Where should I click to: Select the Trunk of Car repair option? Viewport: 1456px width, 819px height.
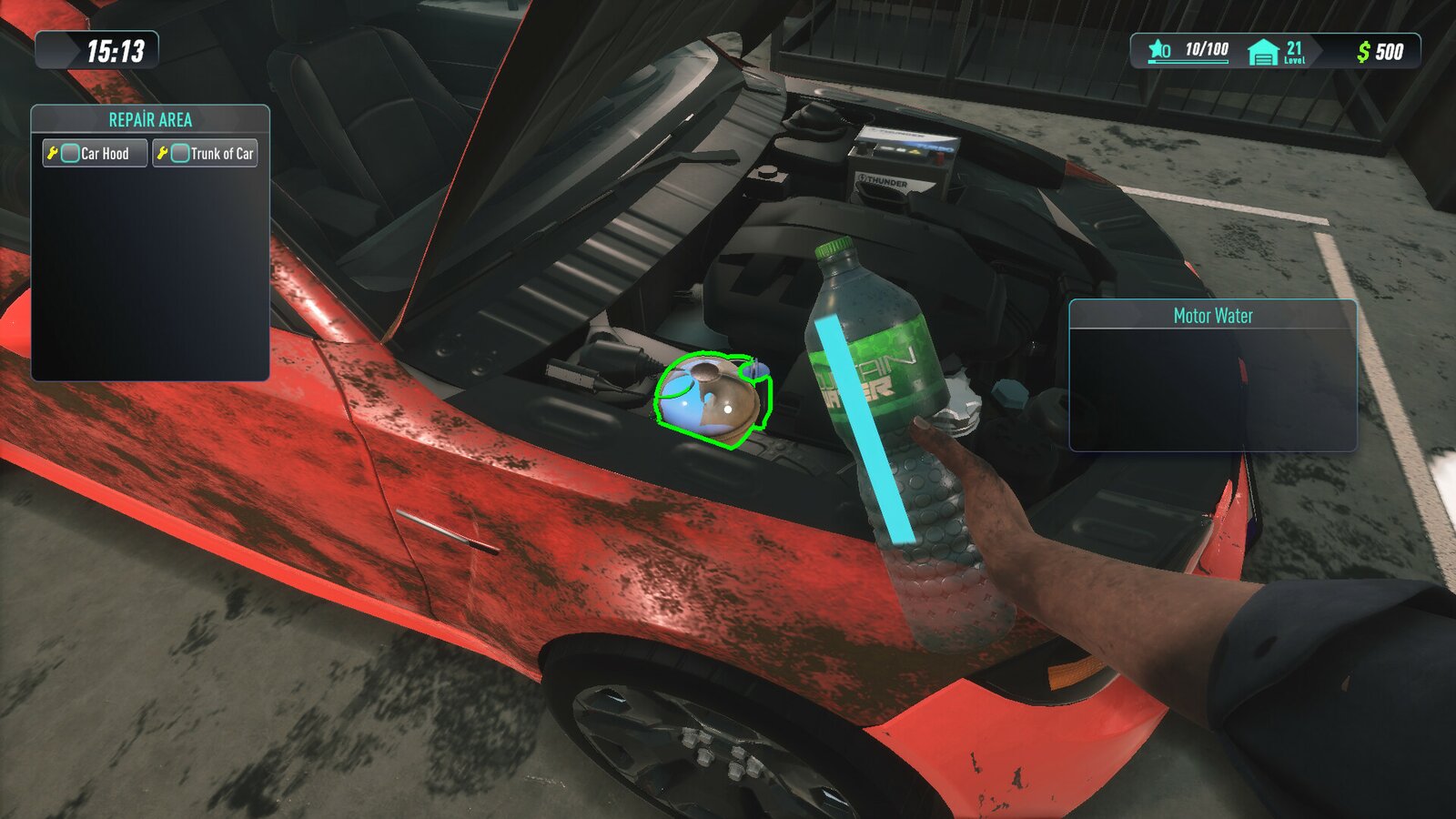pyautogui.click(x=223, y=153)
